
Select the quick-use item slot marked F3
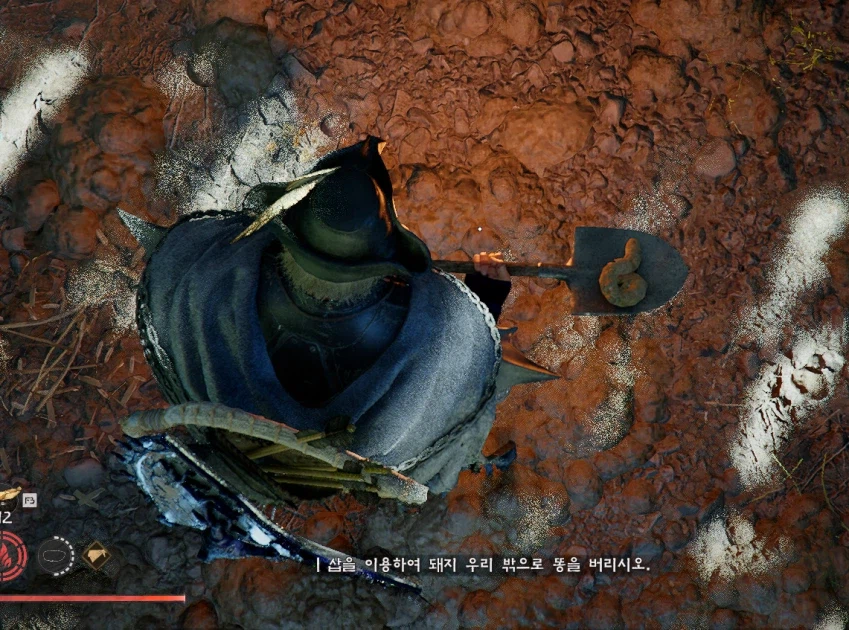10,495
